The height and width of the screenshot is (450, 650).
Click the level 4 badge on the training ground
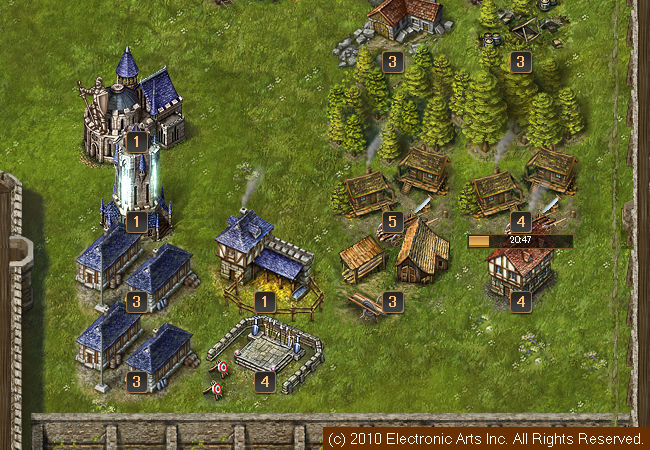(x=265, y=381)
